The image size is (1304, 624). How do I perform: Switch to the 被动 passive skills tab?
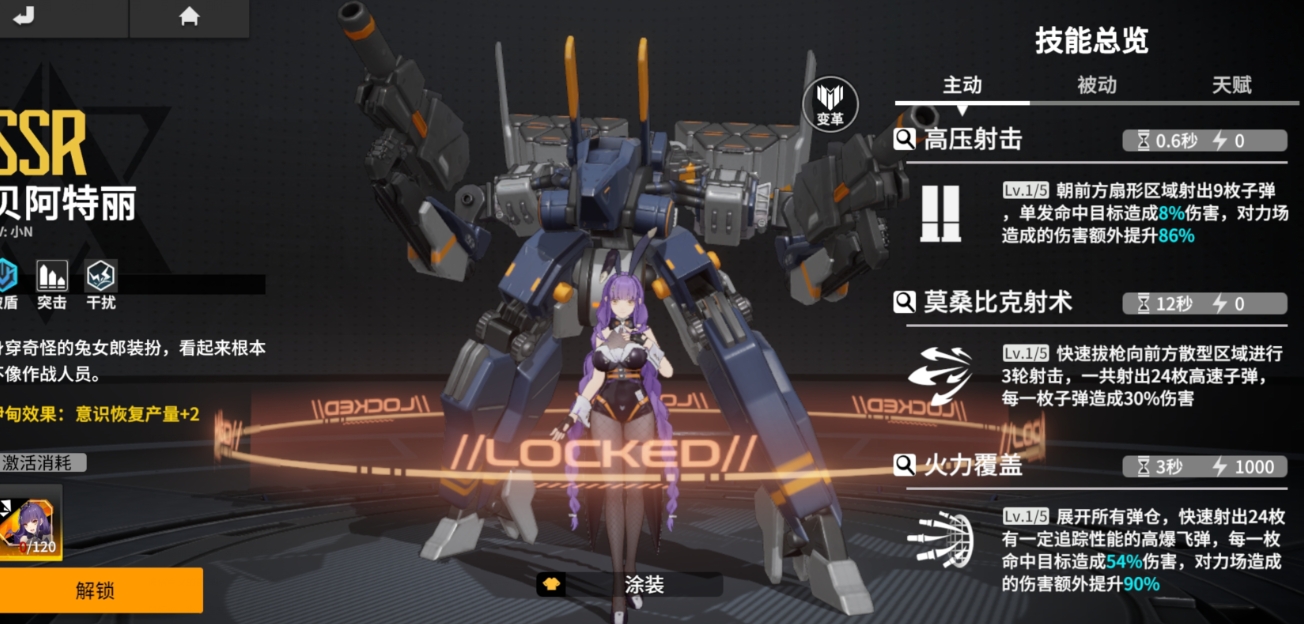coord(1096,85)
